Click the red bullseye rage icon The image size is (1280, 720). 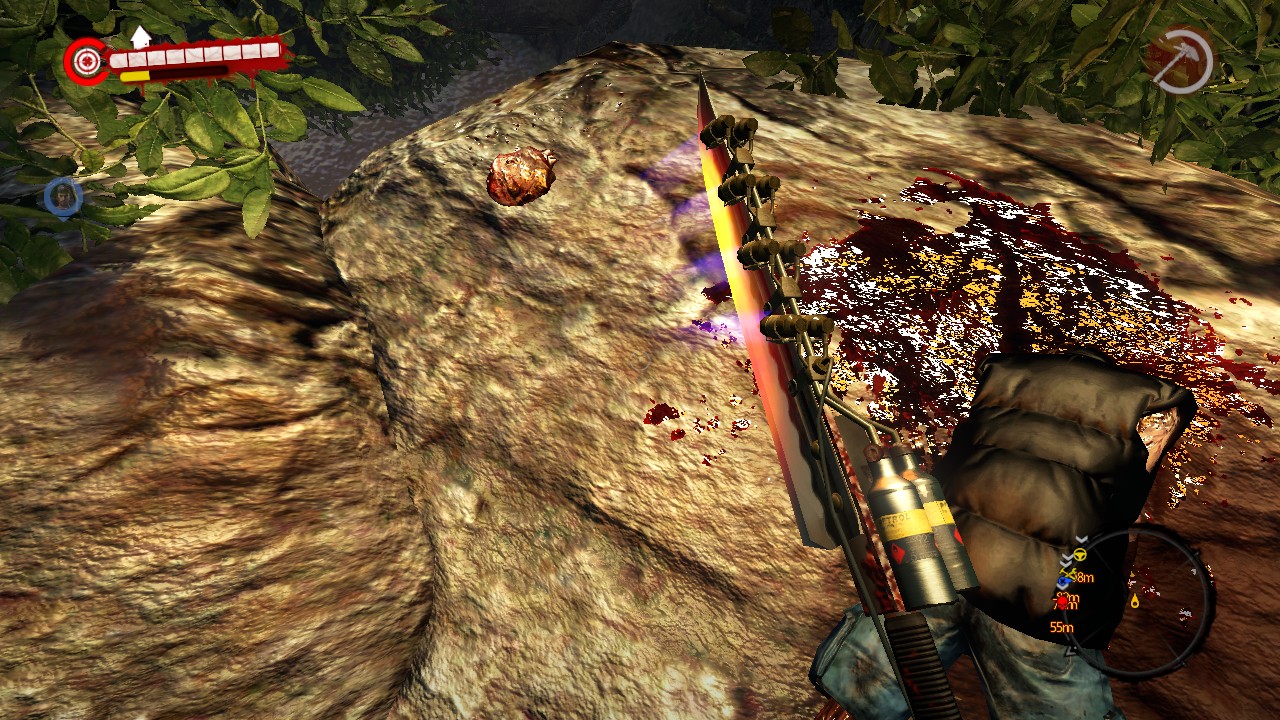tap(87, 60)
